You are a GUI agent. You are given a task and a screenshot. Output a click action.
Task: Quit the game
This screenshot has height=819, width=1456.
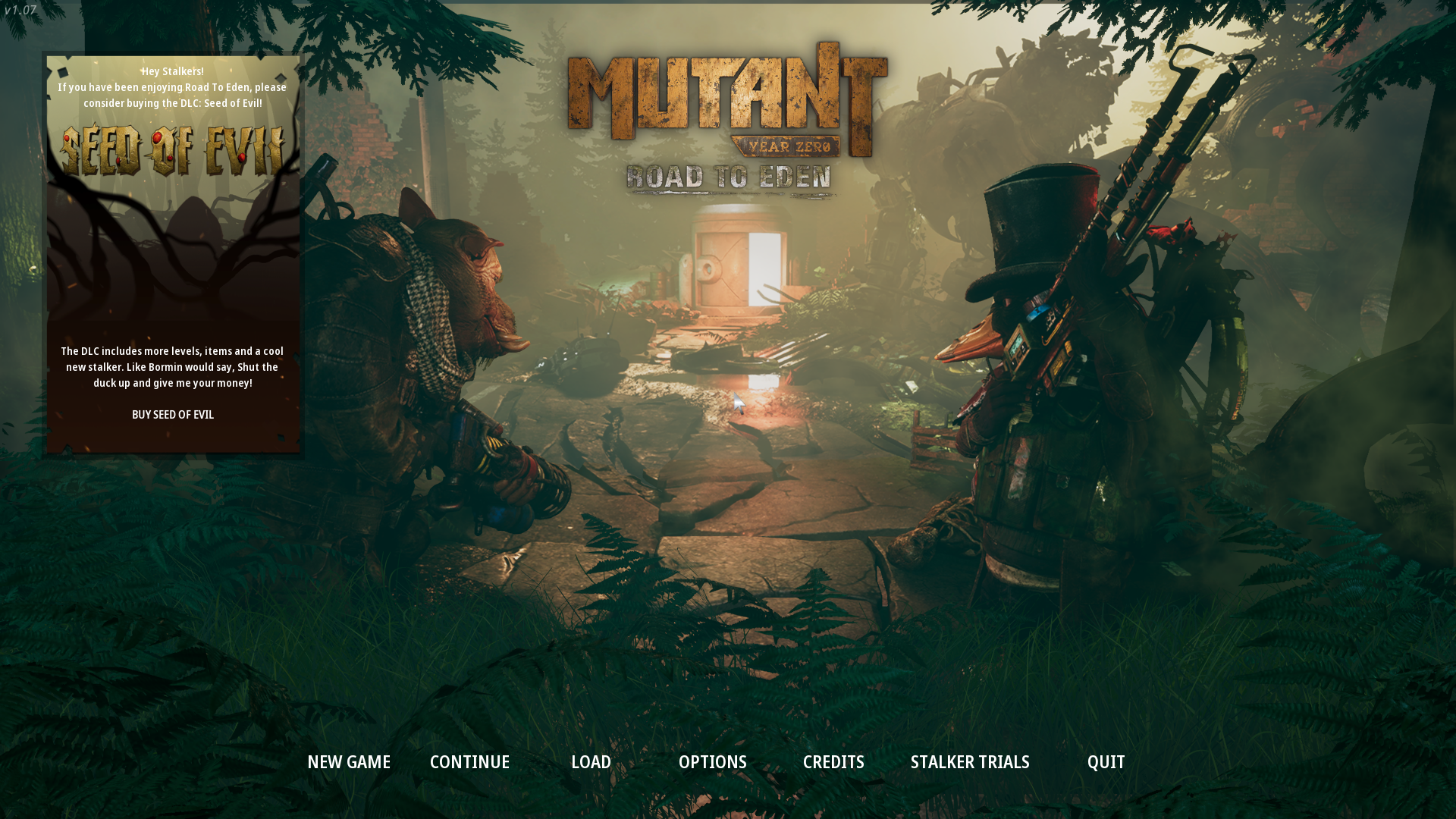(1106, 762)
